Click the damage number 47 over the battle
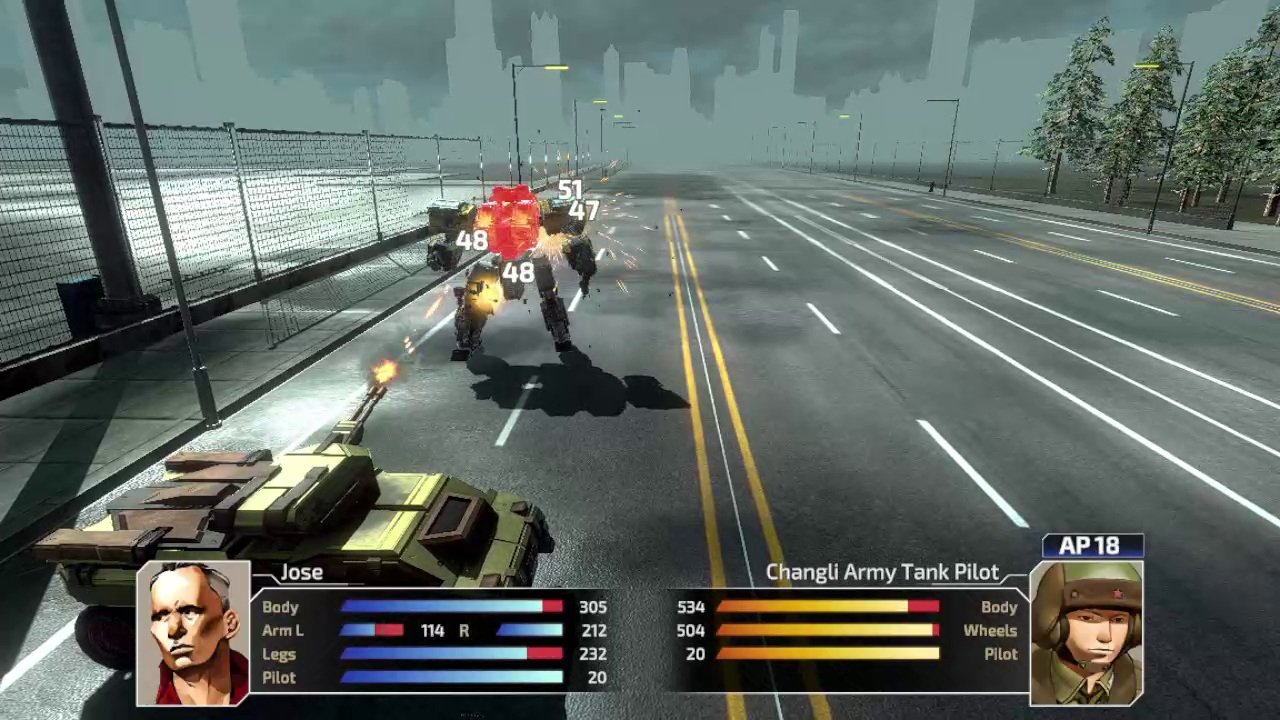The image size is (1280, 720). (584, 211)
